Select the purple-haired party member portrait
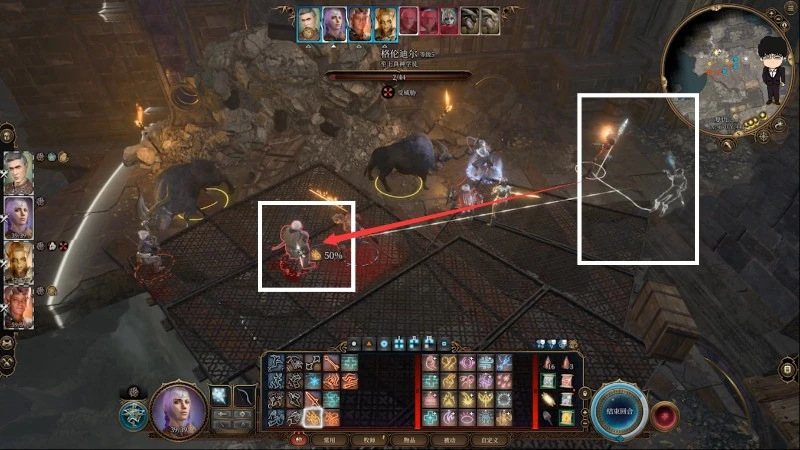This screenshot has height=450, width=800. click(x=18, y=218)
